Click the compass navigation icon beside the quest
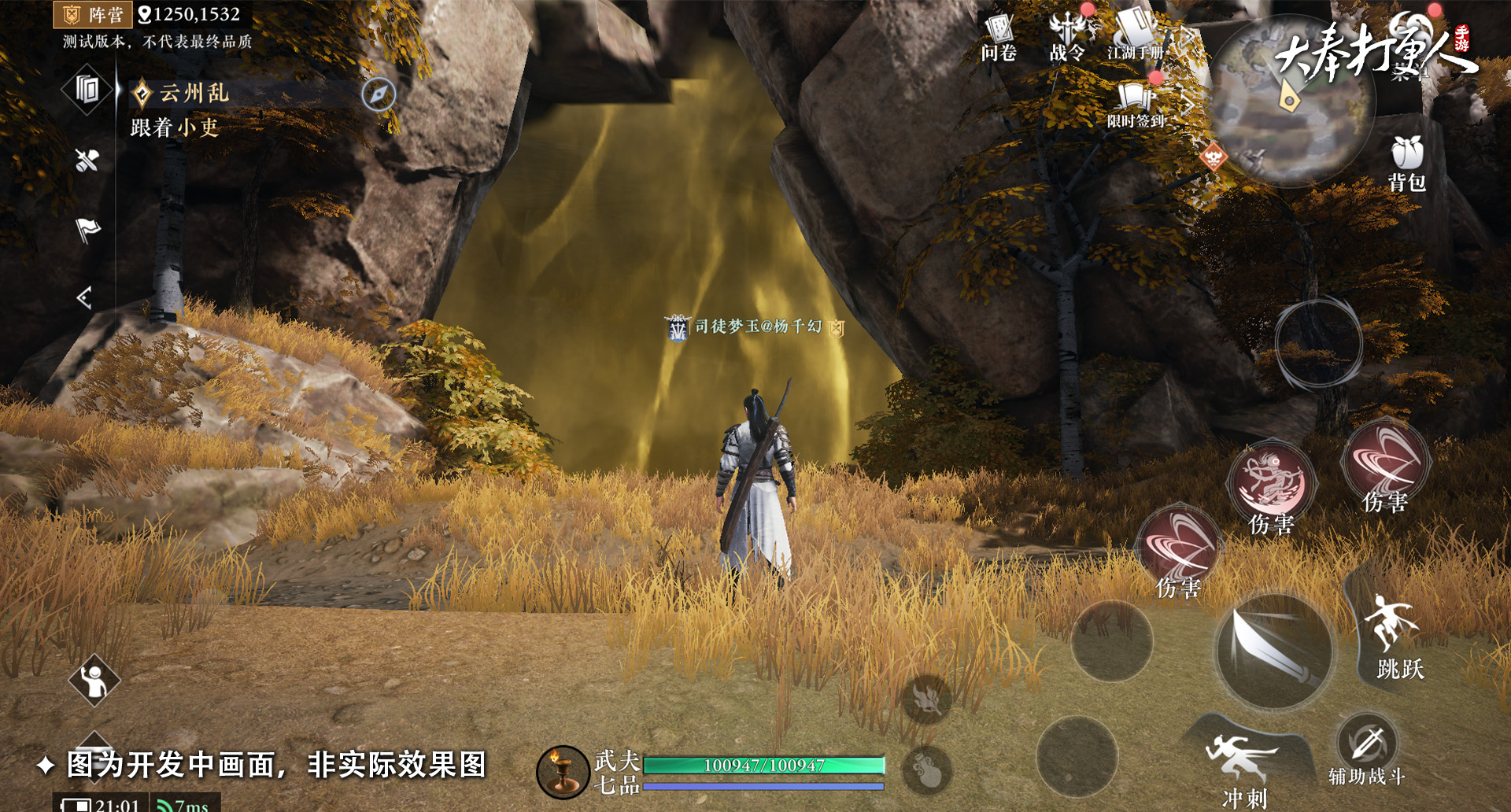This screenshot has height=812, width=1511. click(379, 94)
